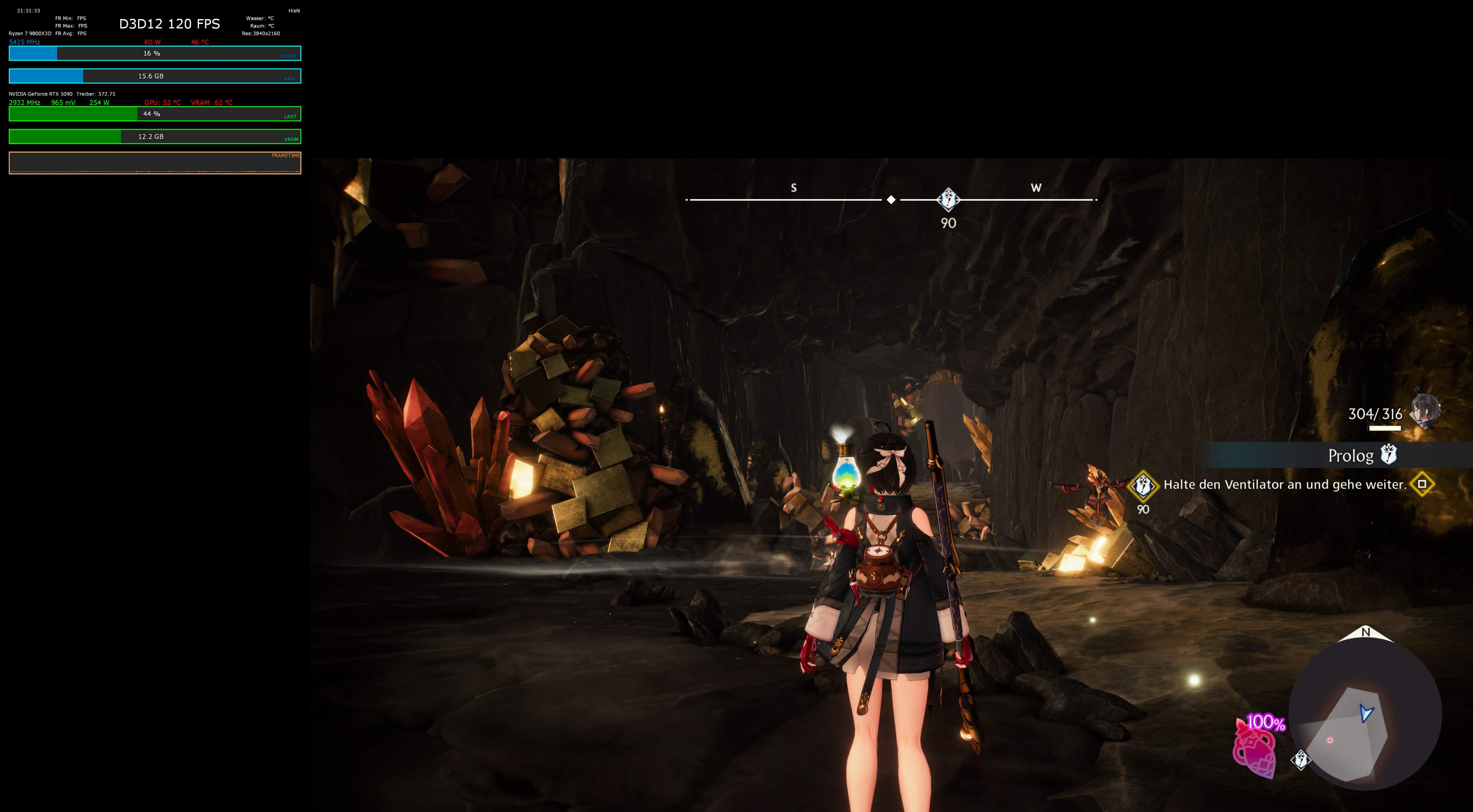Click the orange FRAMETIME graph in the overlay
This screenshot has height=812, width=1473.
(155, 163)
